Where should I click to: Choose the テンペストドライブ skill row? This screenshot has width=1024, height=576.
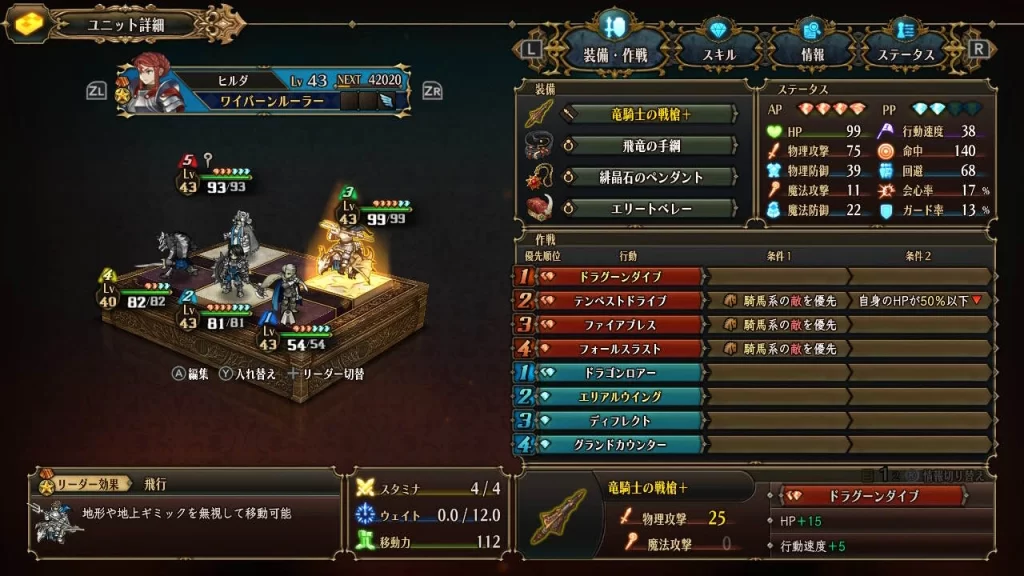coord(622,300)
